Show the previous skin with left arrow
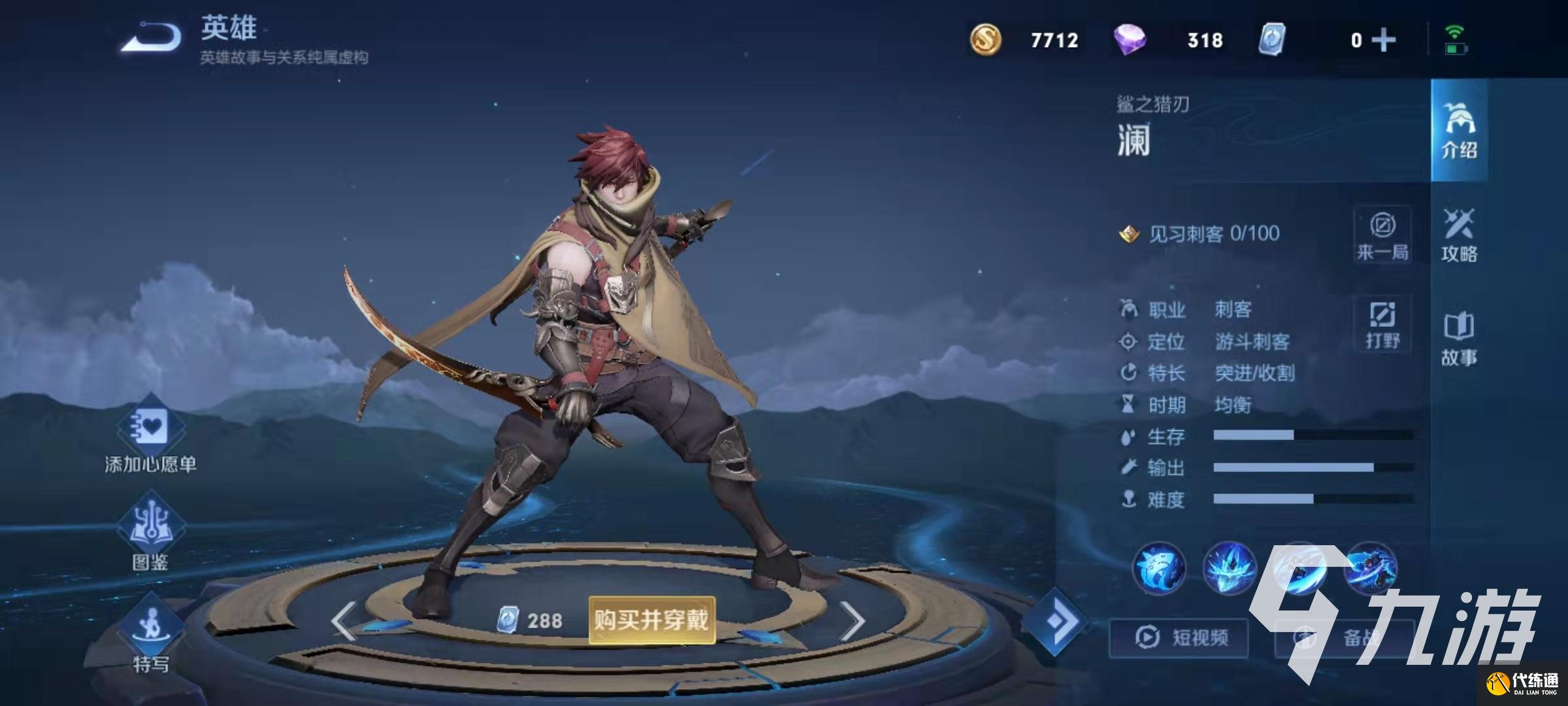This screenshot has width=1568, height=706. [344, 620]
